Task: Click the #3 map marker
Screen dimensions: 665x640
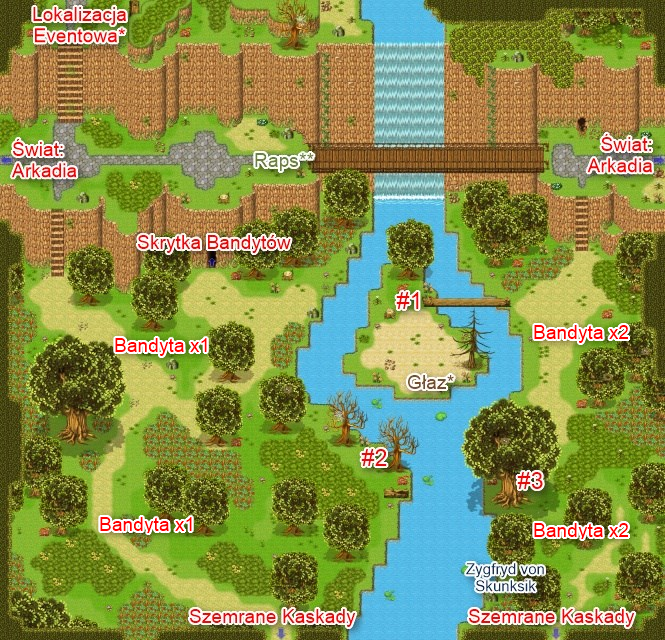Action: tap(529, 481)
